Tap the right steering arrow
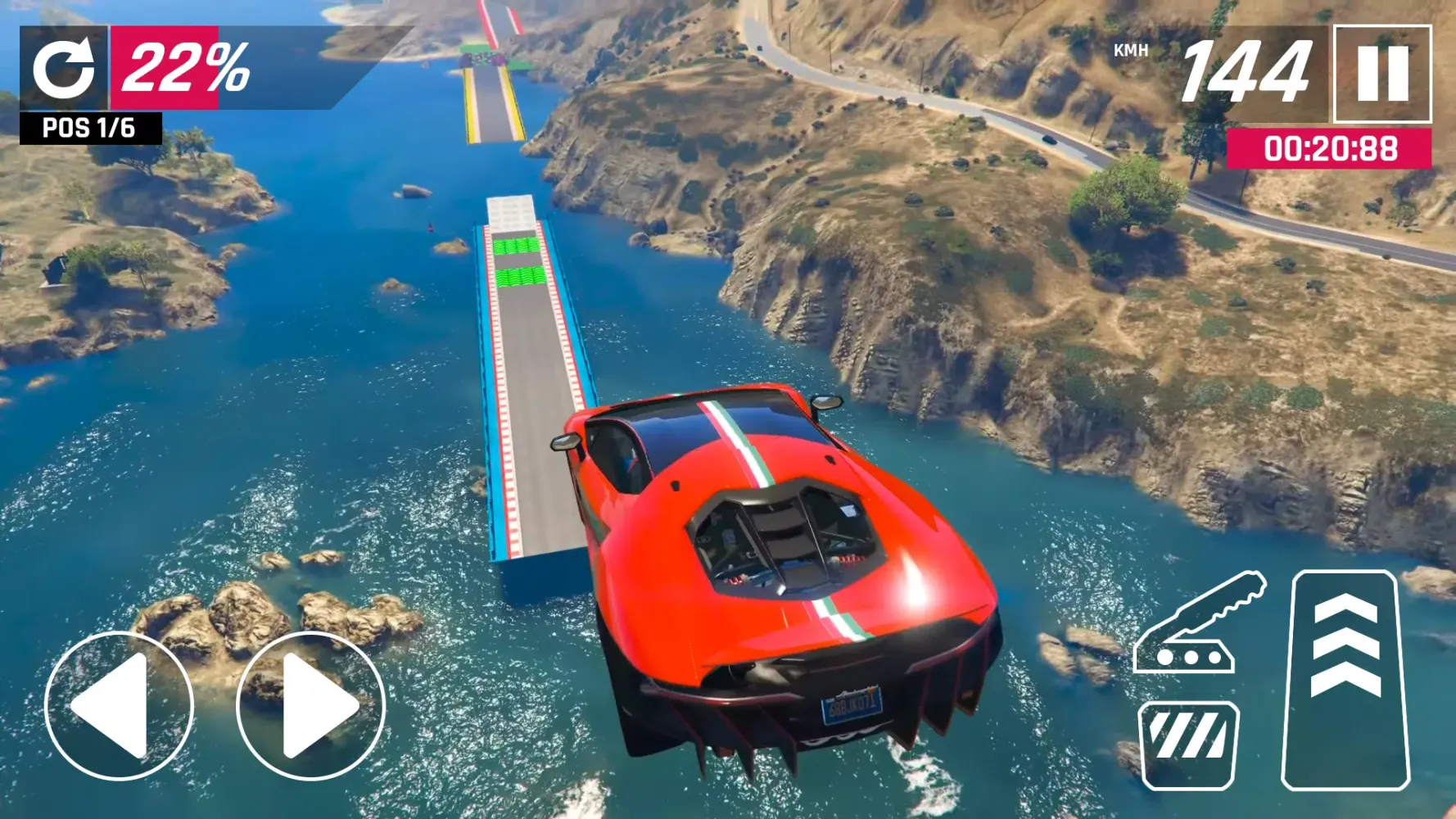This screenshot has width=1456, height=819. (x=310, y=708)
